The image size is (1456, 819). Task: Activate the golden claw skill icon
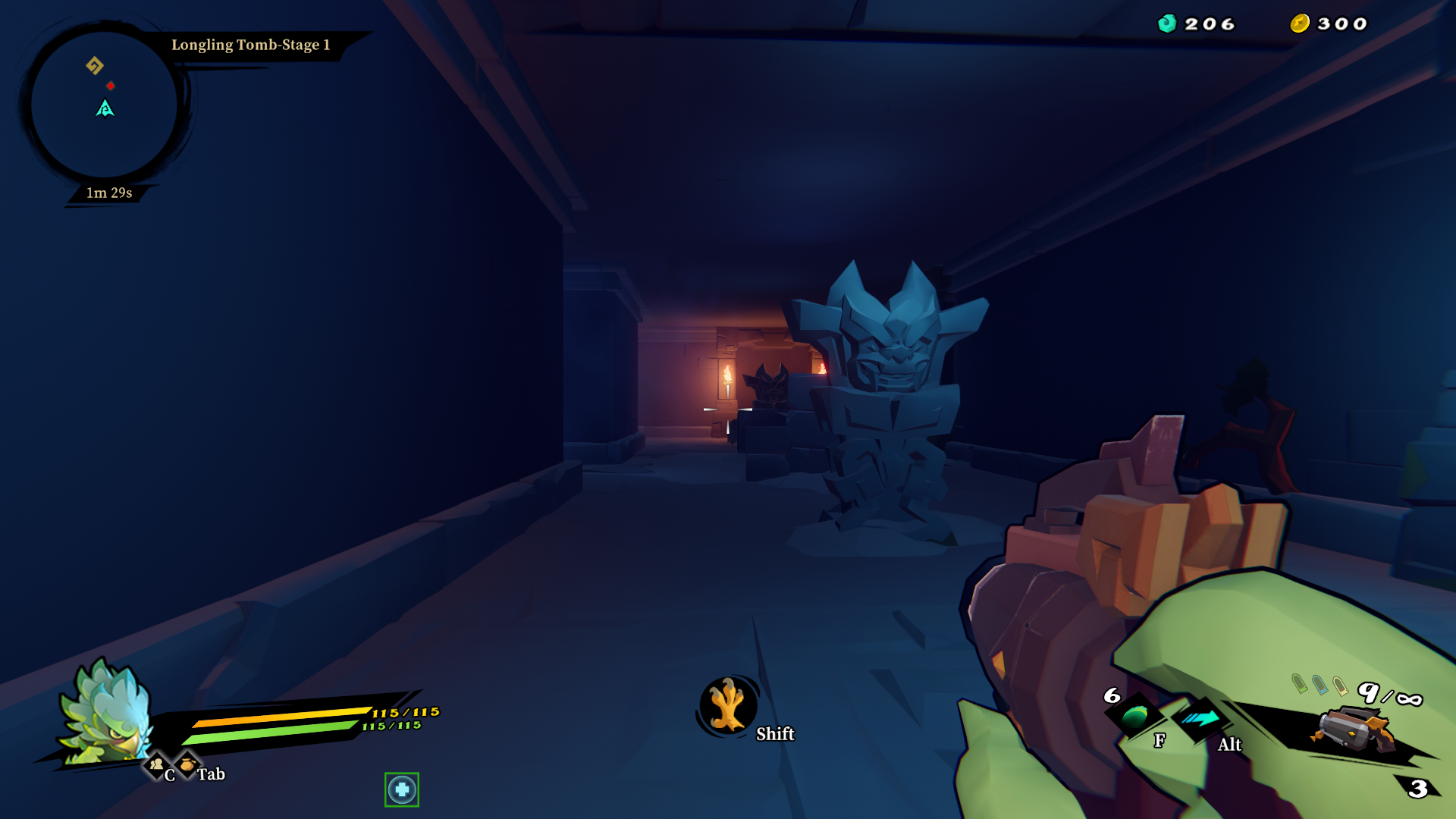(x=727, y=706)
